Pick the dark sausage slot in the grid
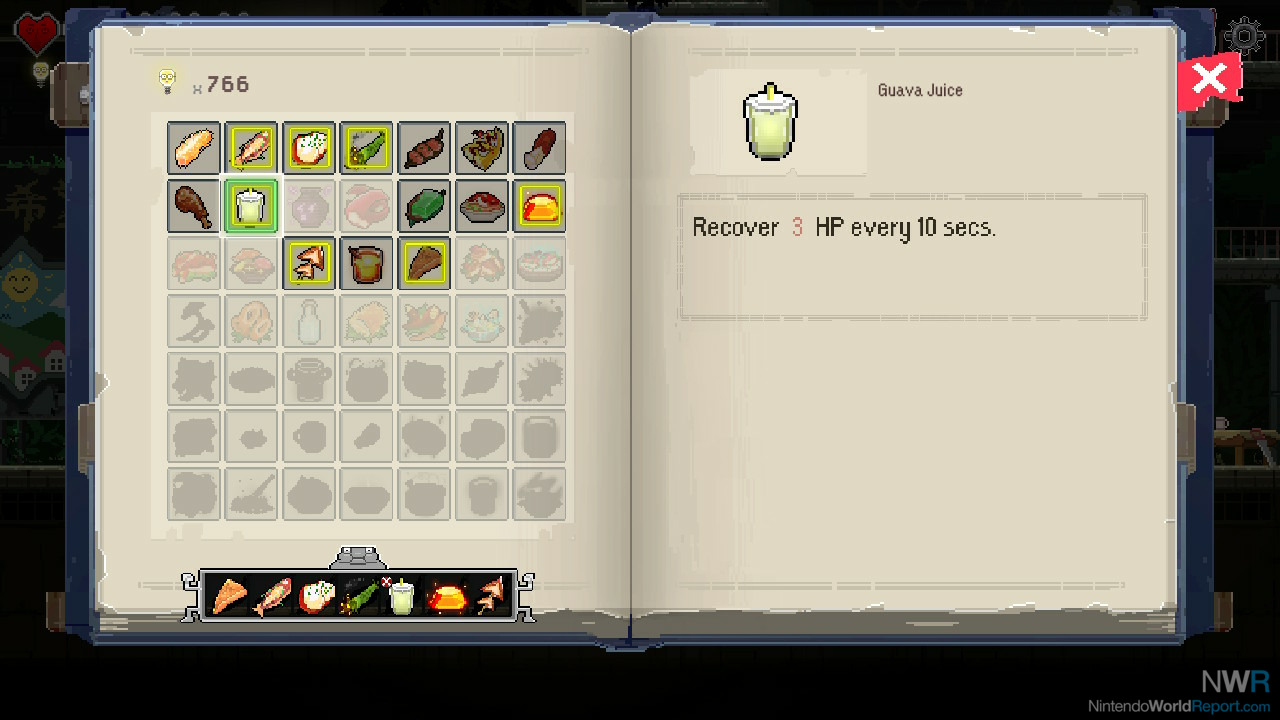The width and height of the screenshot is (1280, 720). (x=540, y=148)
